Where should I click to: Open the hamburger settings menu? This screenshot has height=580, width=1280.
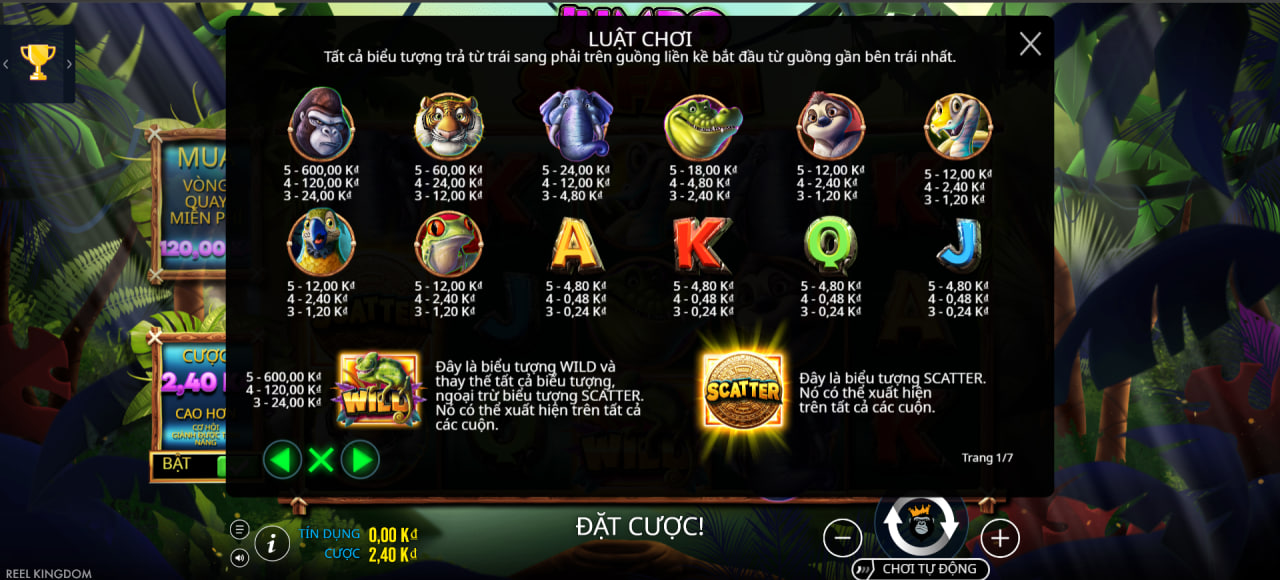tap(239, 529)
